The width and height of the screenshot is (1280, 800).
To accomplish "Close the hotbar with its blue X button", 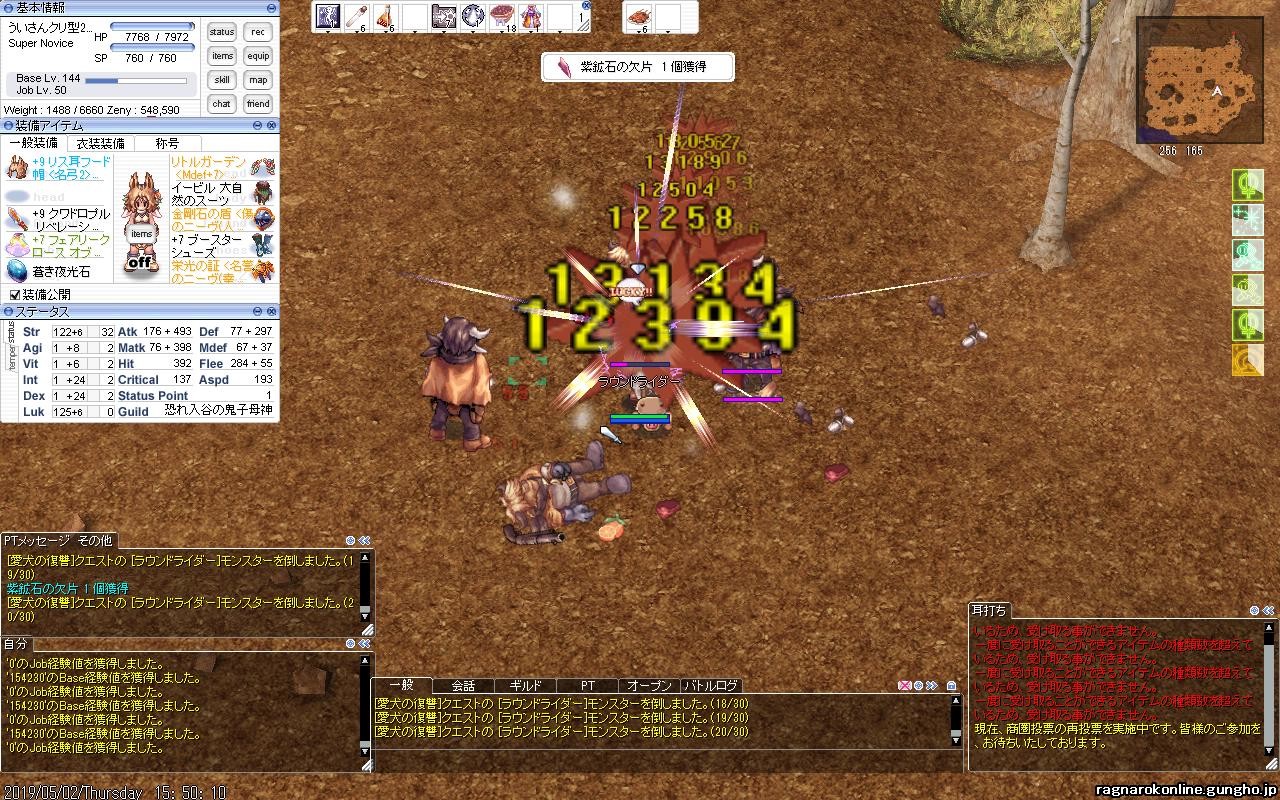I will click(x=585, y=5).
